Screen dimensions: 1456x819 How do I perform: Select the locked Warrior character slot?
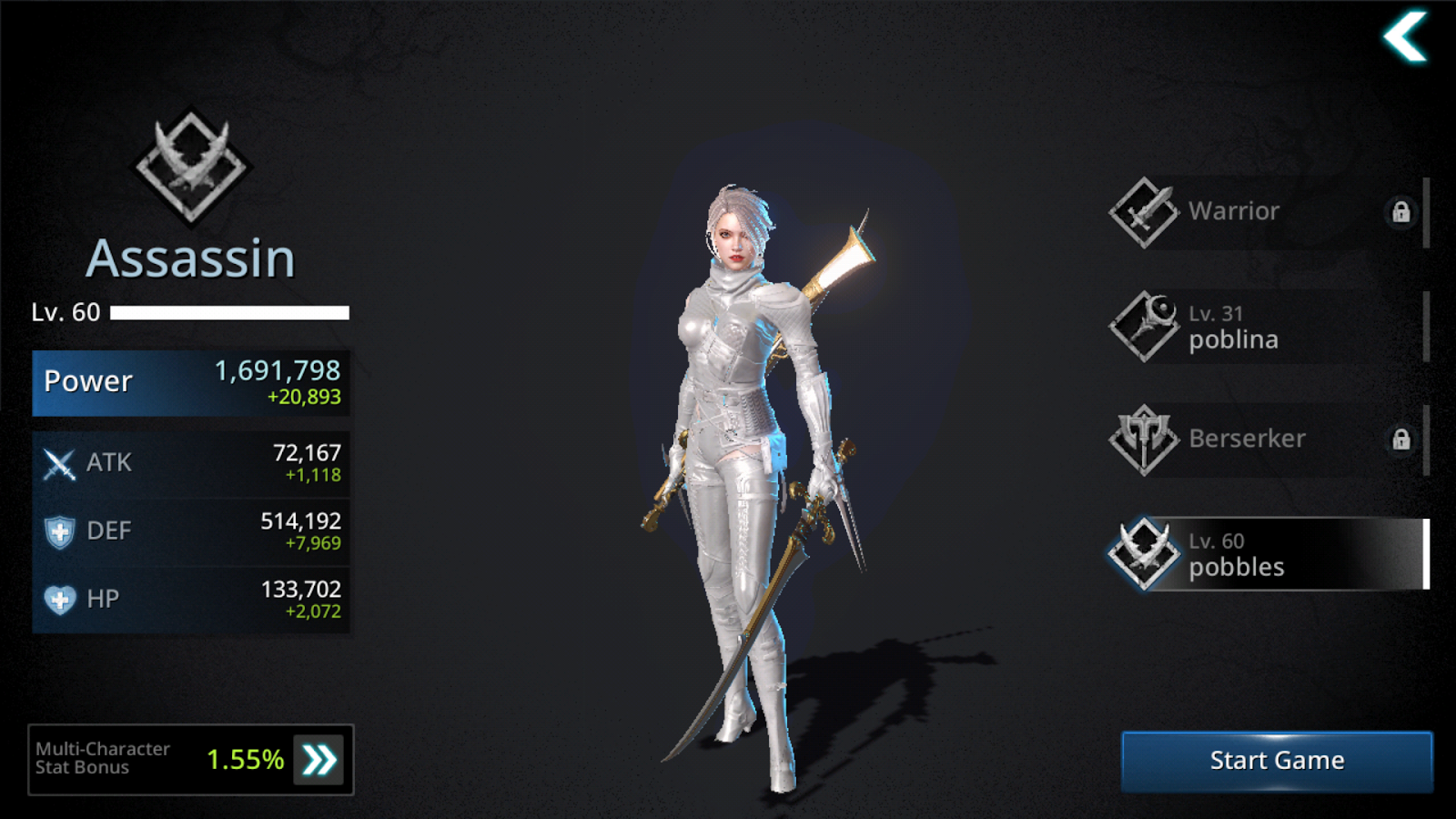[1265, 212]
